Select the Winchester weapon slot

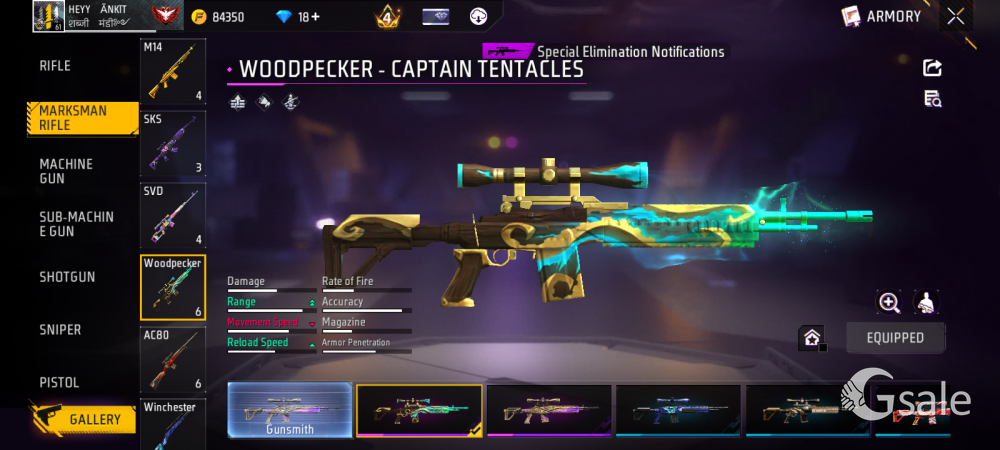[173, 424]
